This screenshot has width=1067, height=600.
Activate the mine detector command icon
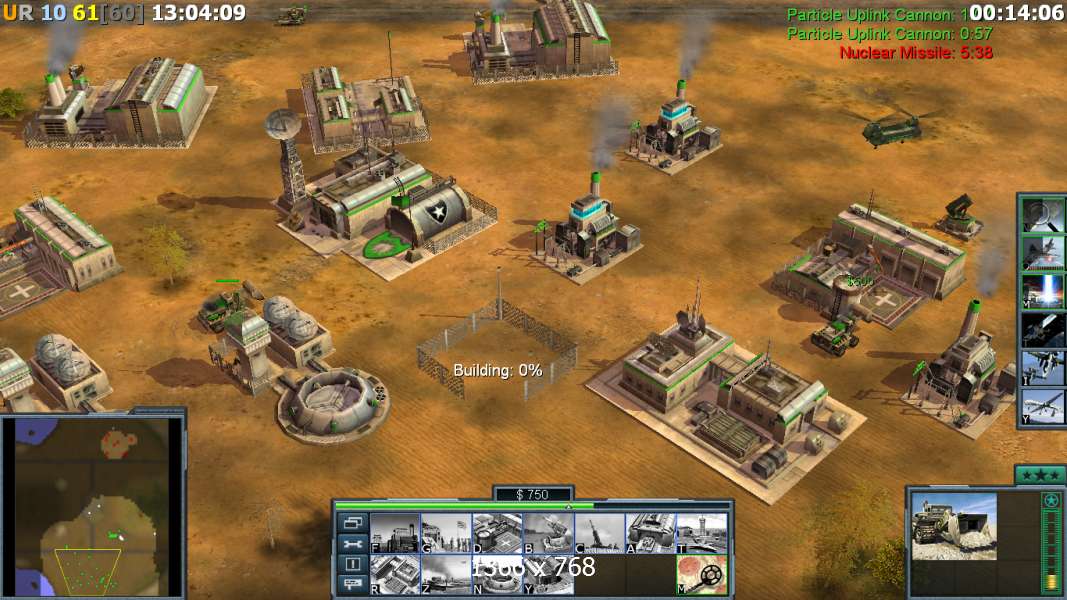(x=701, y=574)
